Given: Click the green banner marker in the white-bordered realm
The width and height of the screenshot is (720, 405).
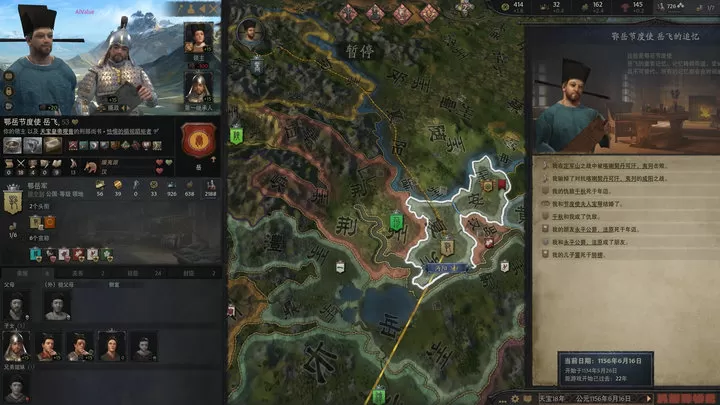Looking at the screenshot, I should pos(396,220).
